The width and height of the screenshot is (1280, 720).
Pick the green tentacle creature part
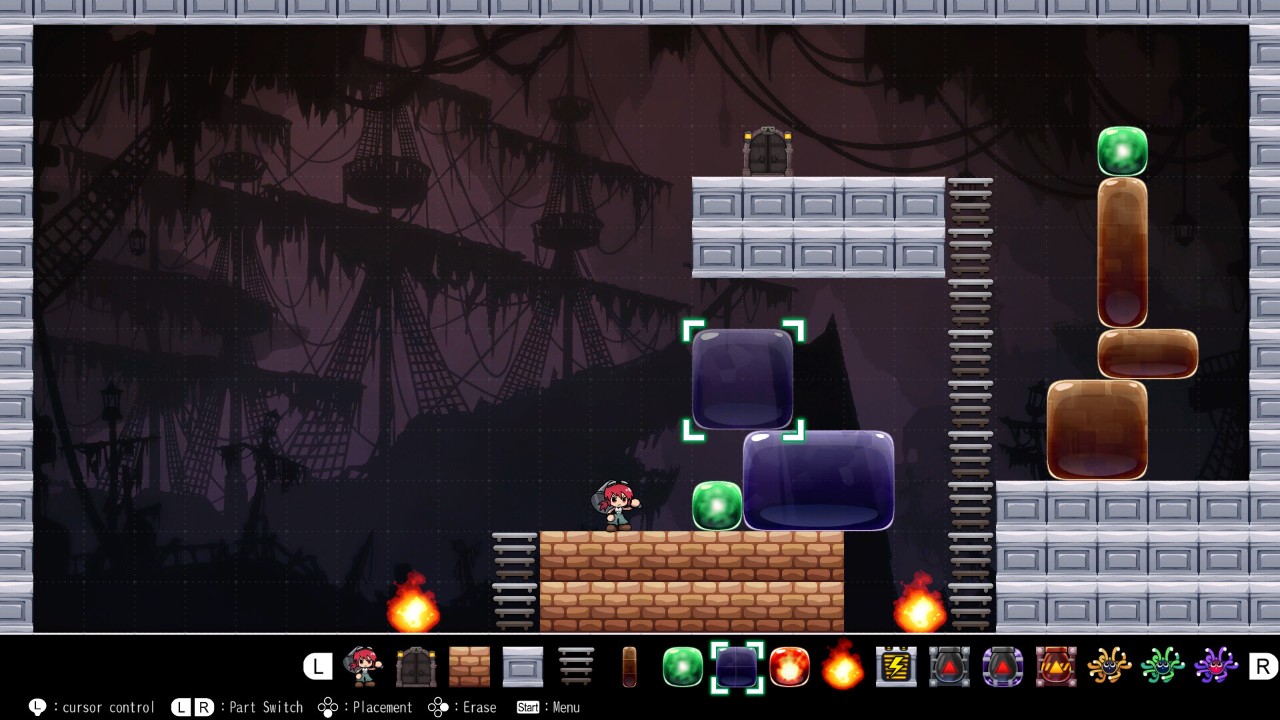tap(1163, 666)
